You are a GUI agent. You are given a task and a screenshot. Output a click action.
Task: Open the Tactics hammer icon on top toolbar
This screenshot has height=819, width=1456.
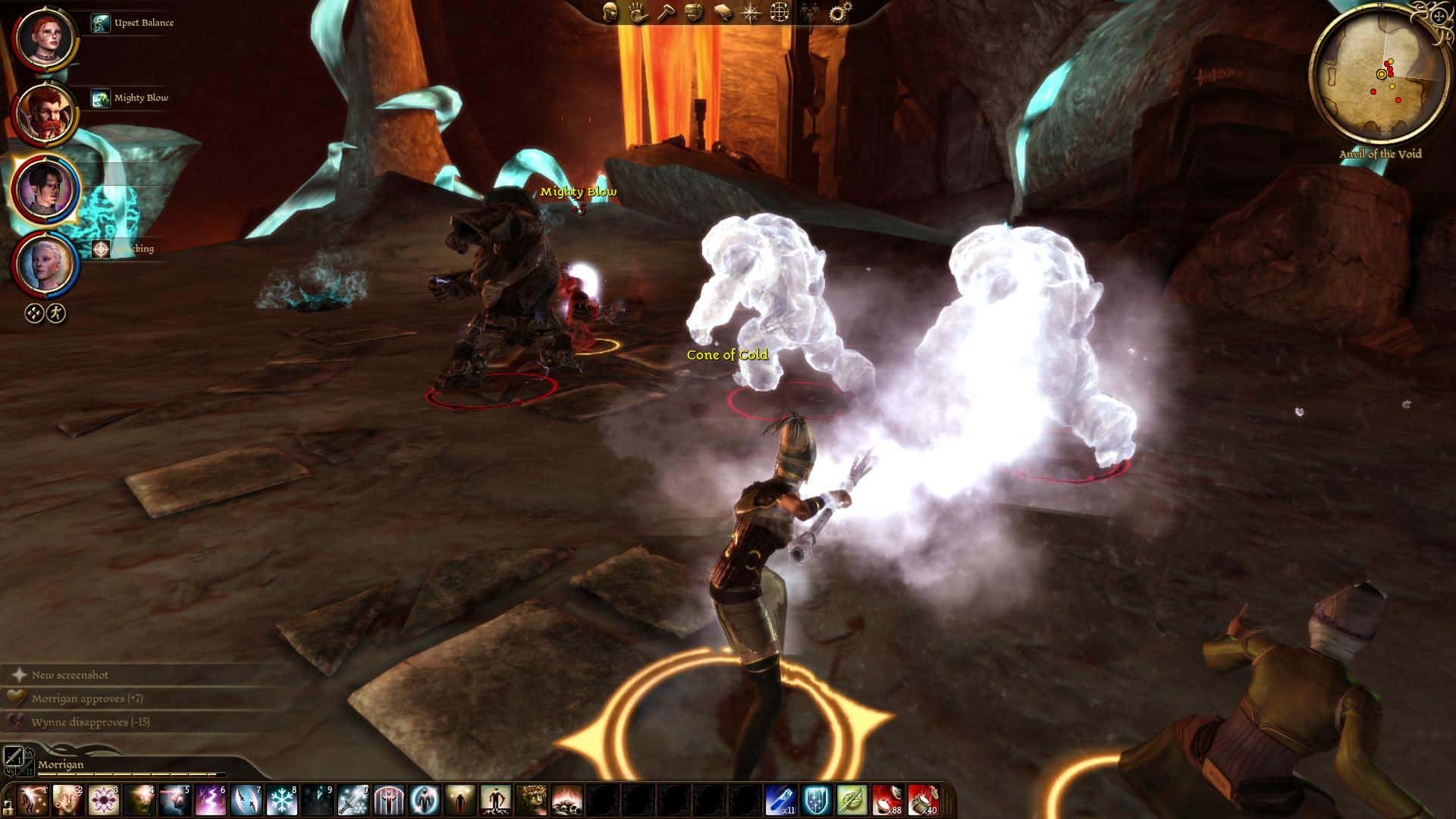pyautogui.click(x=666, y=13)
